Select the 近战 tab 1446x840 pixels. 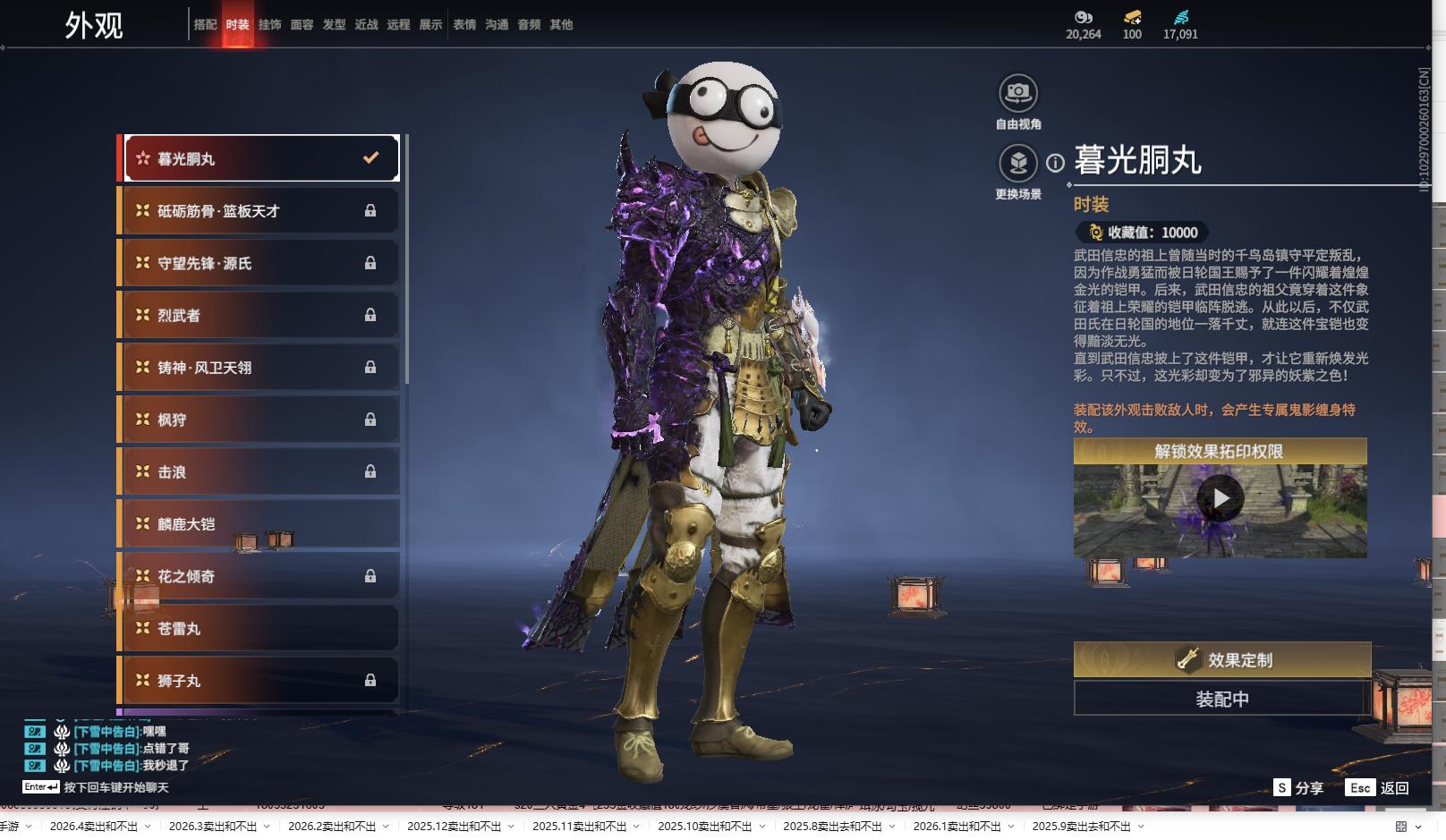coord(366,25)
